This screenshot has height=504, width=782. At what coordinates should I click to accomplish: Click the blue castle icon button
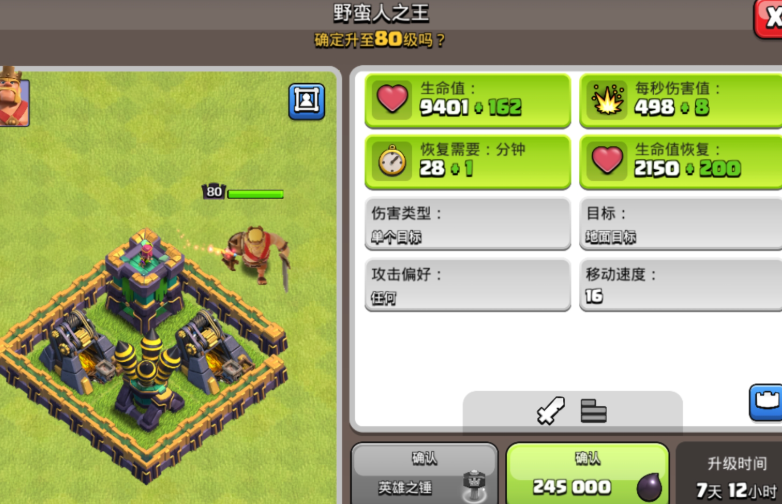pos(766,402)
